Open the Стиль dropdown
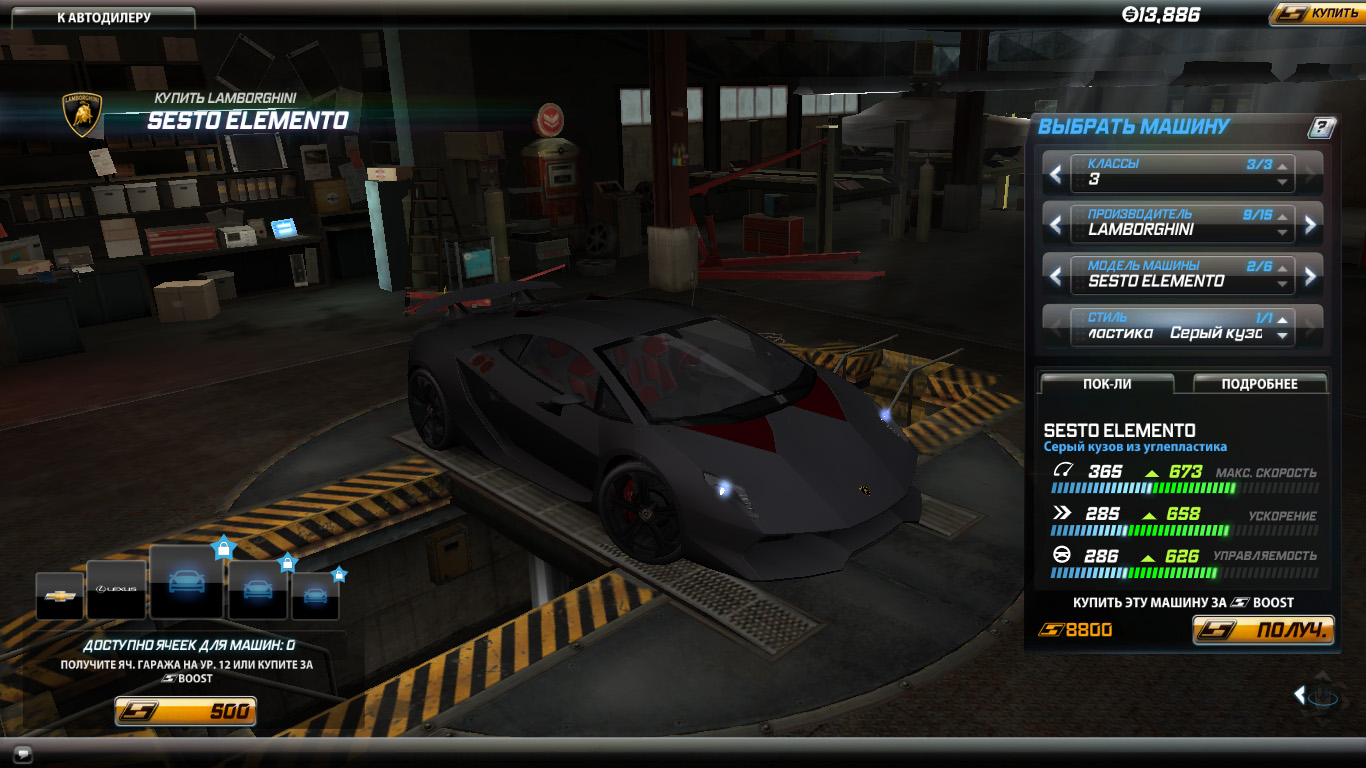 (x=1182, y=327)
